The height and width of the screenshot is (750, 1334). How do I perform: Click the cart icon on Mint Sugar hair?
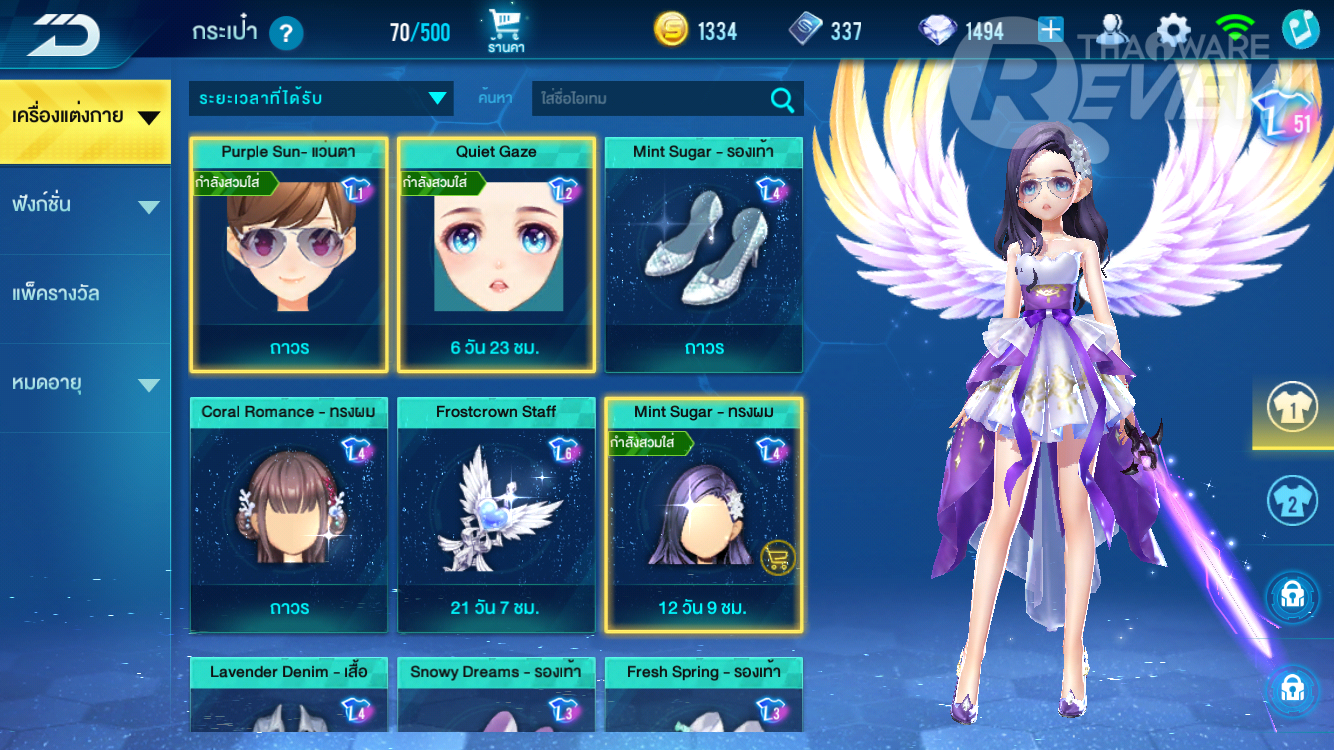coord(777,557)
